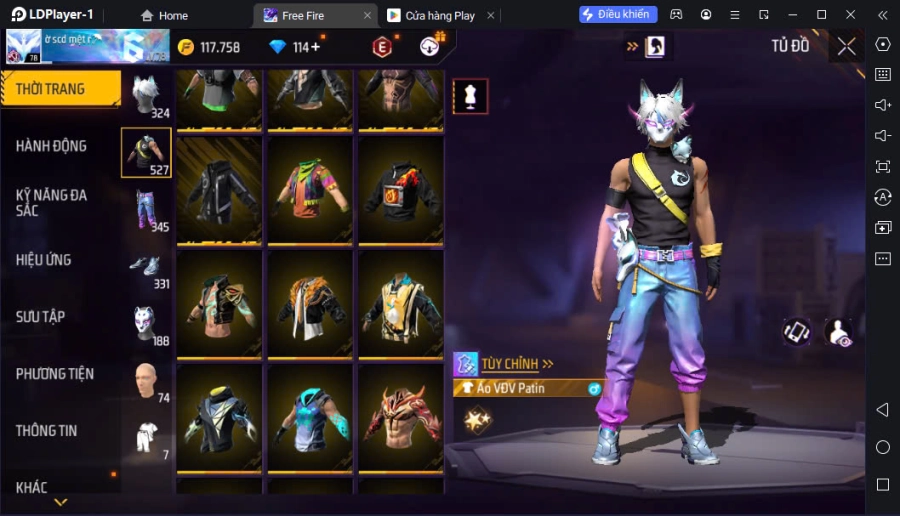This screenshot has height=516, width=900.
Task: Open the Hiệu Ứng tab
Action: coord(44,260)
